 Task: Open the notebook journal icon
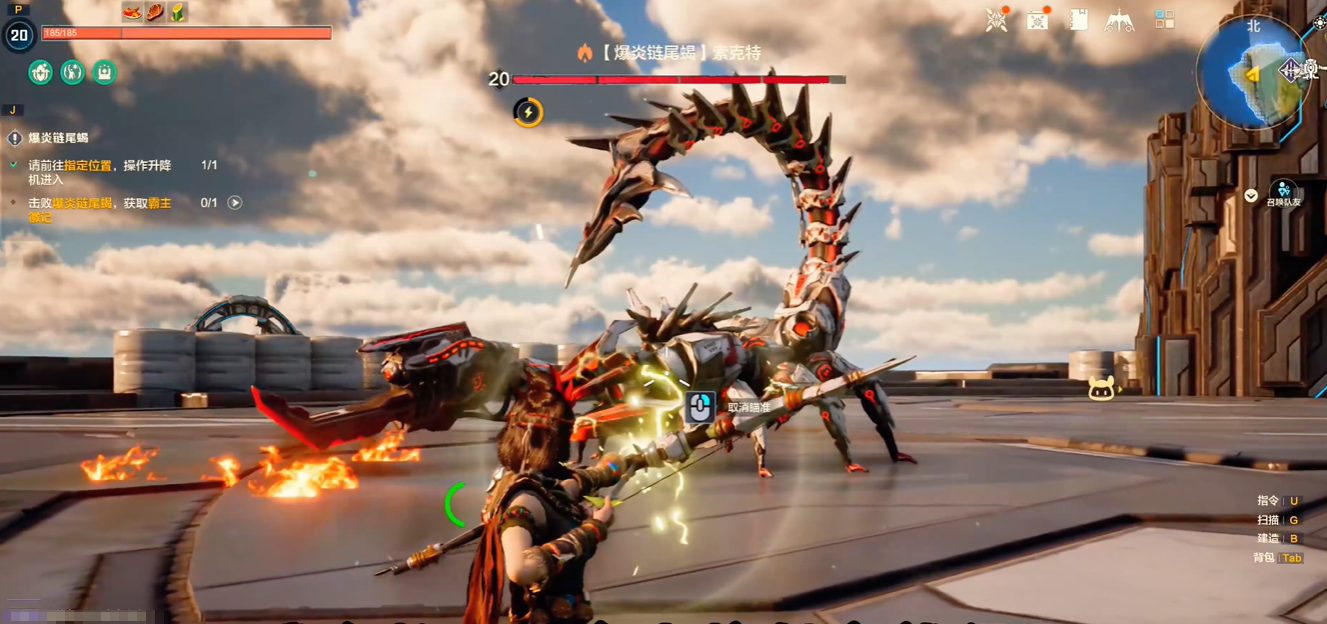click(1078, 20)
